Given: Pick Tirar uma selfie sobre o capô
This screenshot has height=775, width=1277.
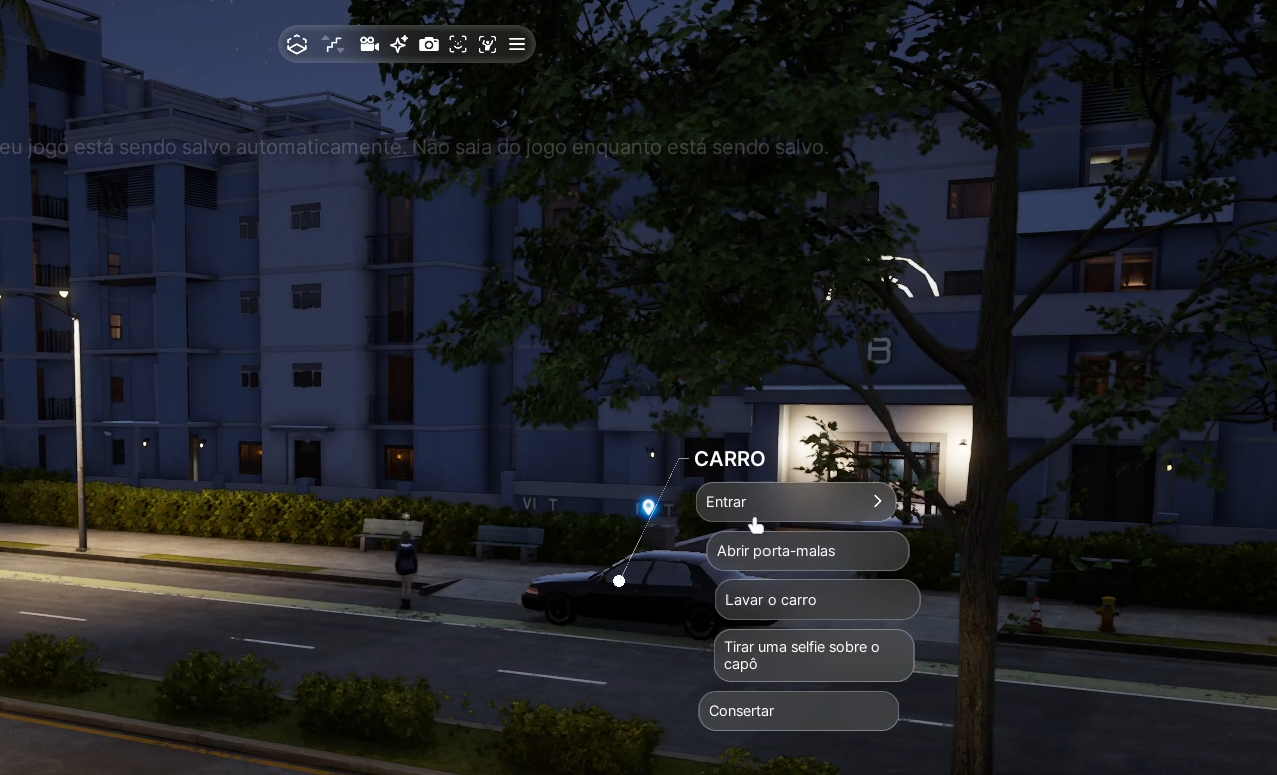Looking at the screenshot, I should (813, 655).
